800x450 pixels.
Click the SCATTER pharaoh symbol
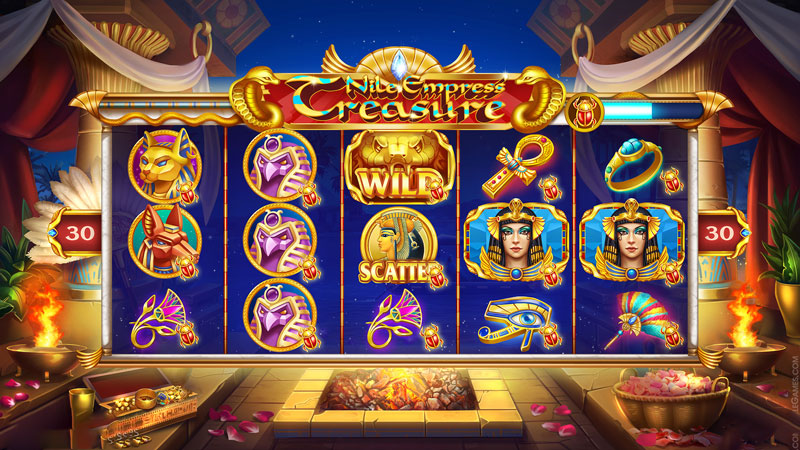click(398, 246)
